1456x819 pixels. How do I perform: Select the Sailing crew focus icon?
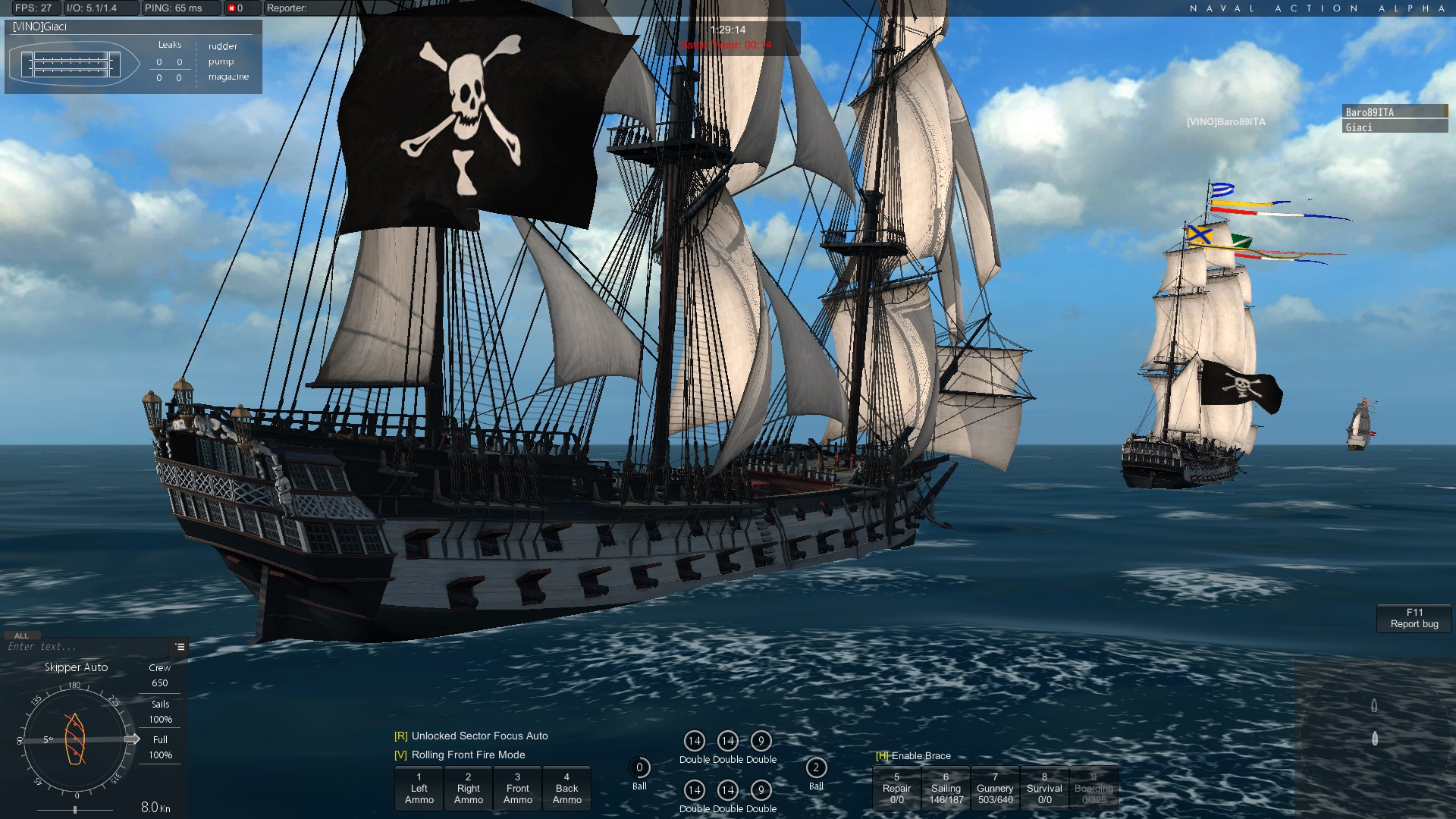coord(946,789)
